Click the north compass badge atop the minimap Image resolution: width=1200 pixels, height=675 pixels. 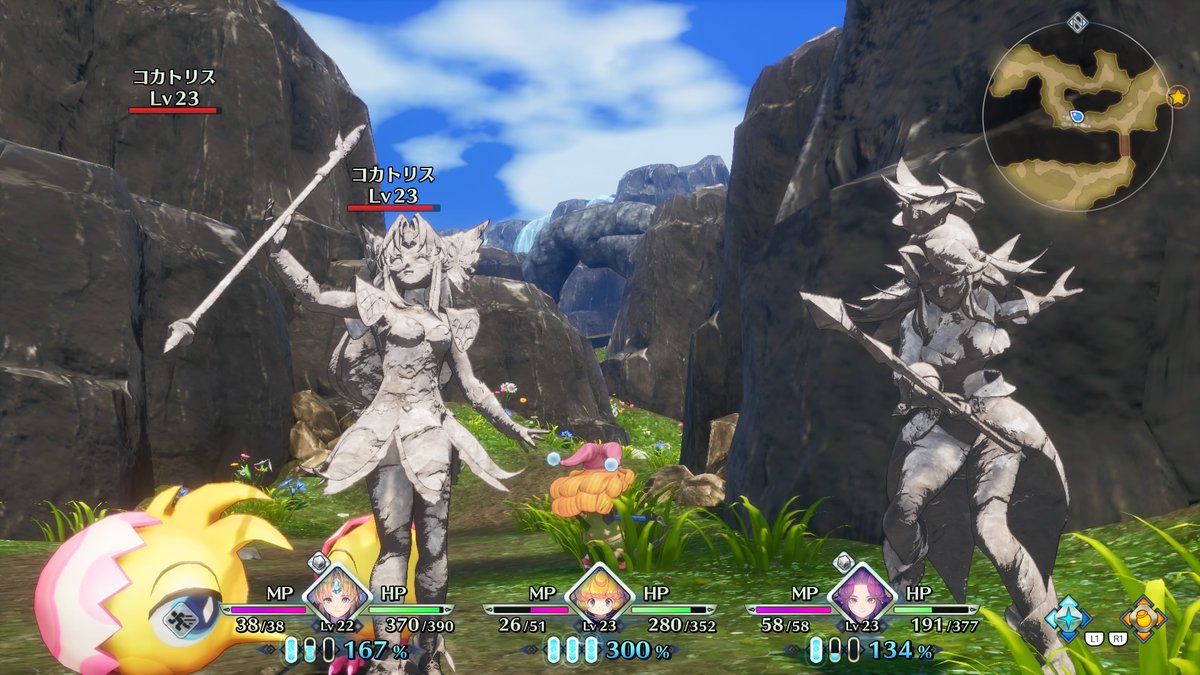coord(1076,21)
